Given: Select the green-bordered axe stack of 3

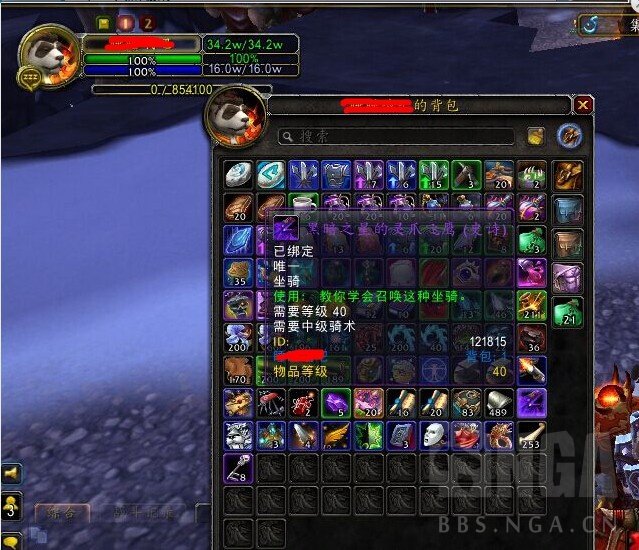Looking at the screenshot, I should coord(467,176).
